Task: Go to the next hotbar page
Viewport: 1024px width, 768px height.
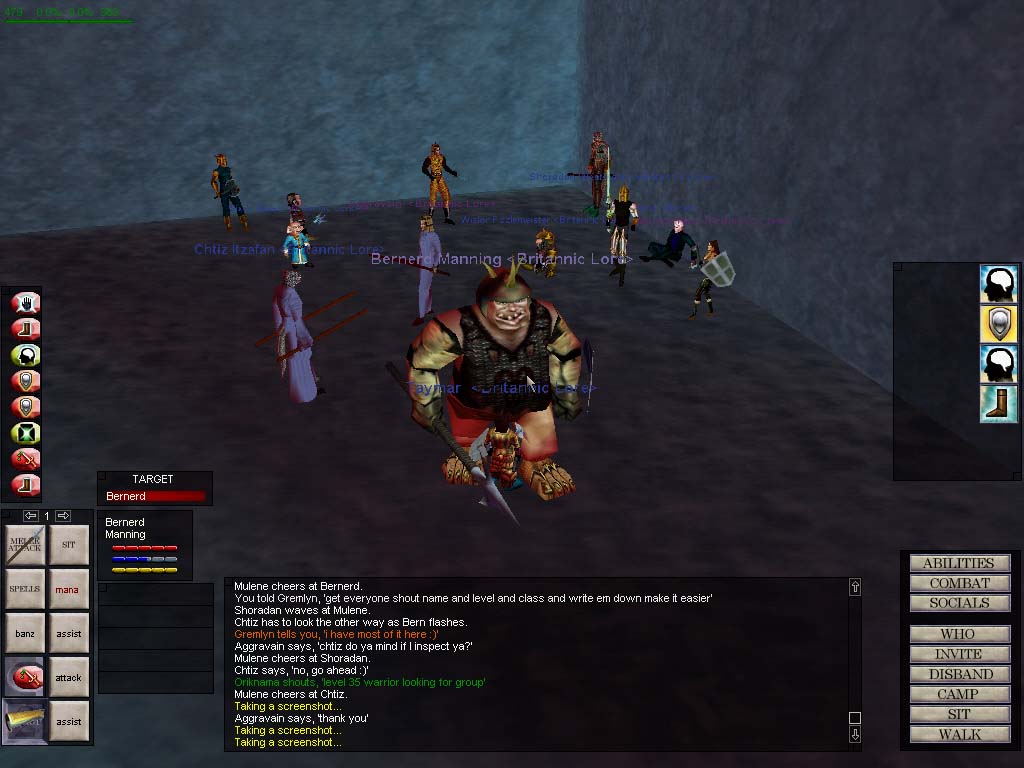Action: tap(63, 516)
